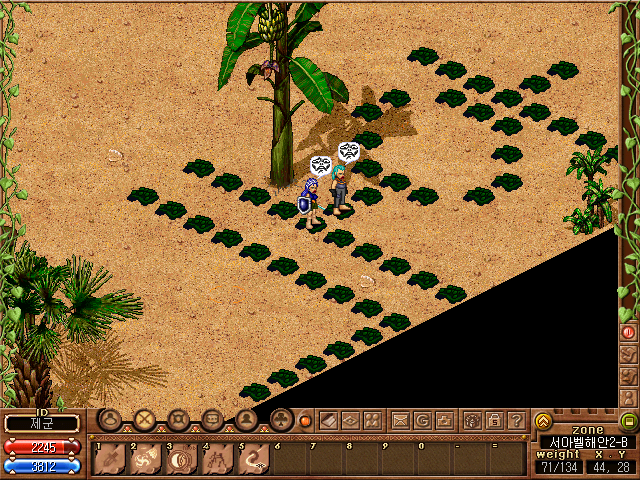Screen dimensions: 640x480
Task: Select the round shield skill in slot 3
Action: 182,458
